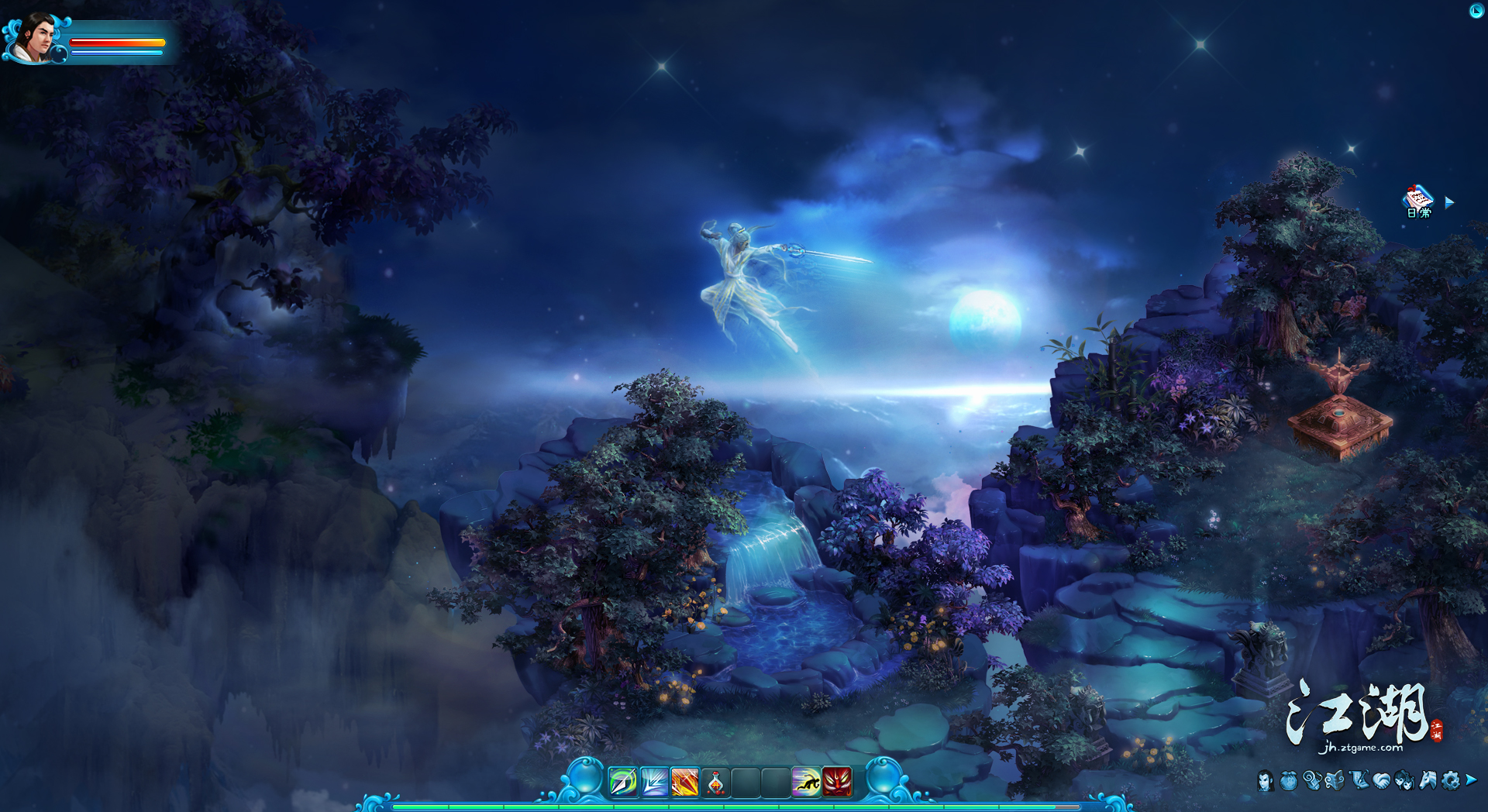This screenshot has height=812, width=1488.
Task: Activate the green swirling spear skill
Action: coord(623,782)
